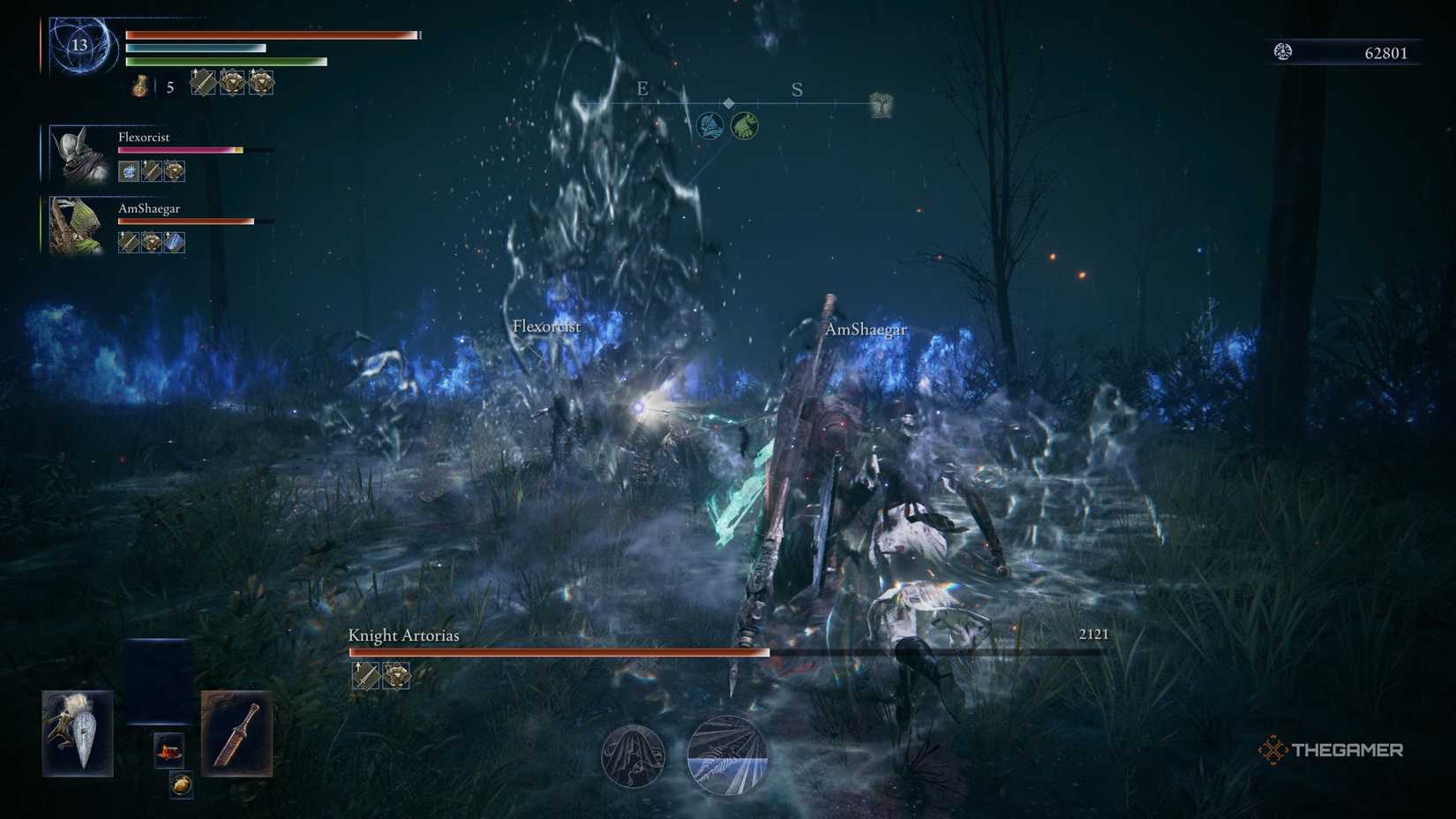Select the right-hand greatsword slot

coord(236,733)
